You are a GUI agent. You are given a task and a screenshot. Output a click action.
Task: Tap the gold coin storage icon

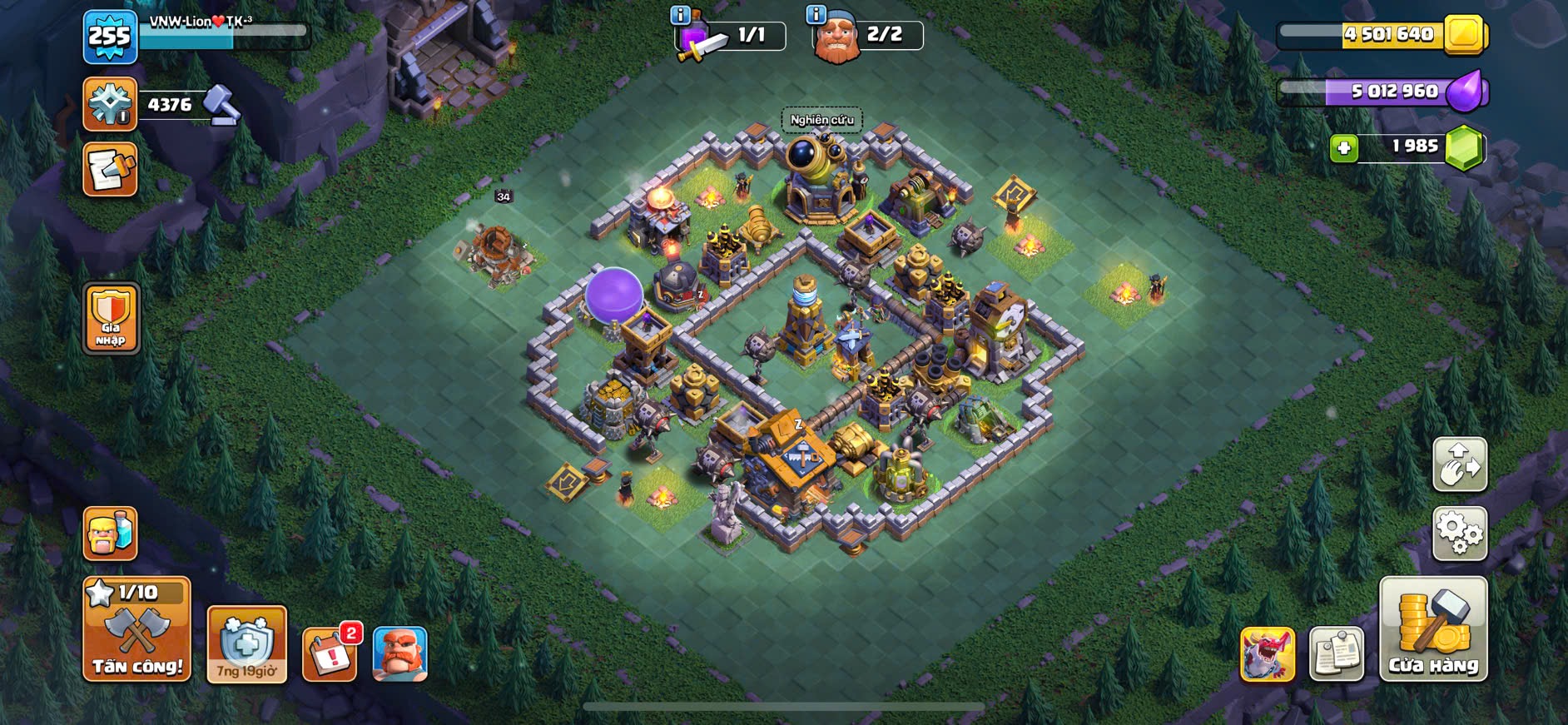[1464, 34]
